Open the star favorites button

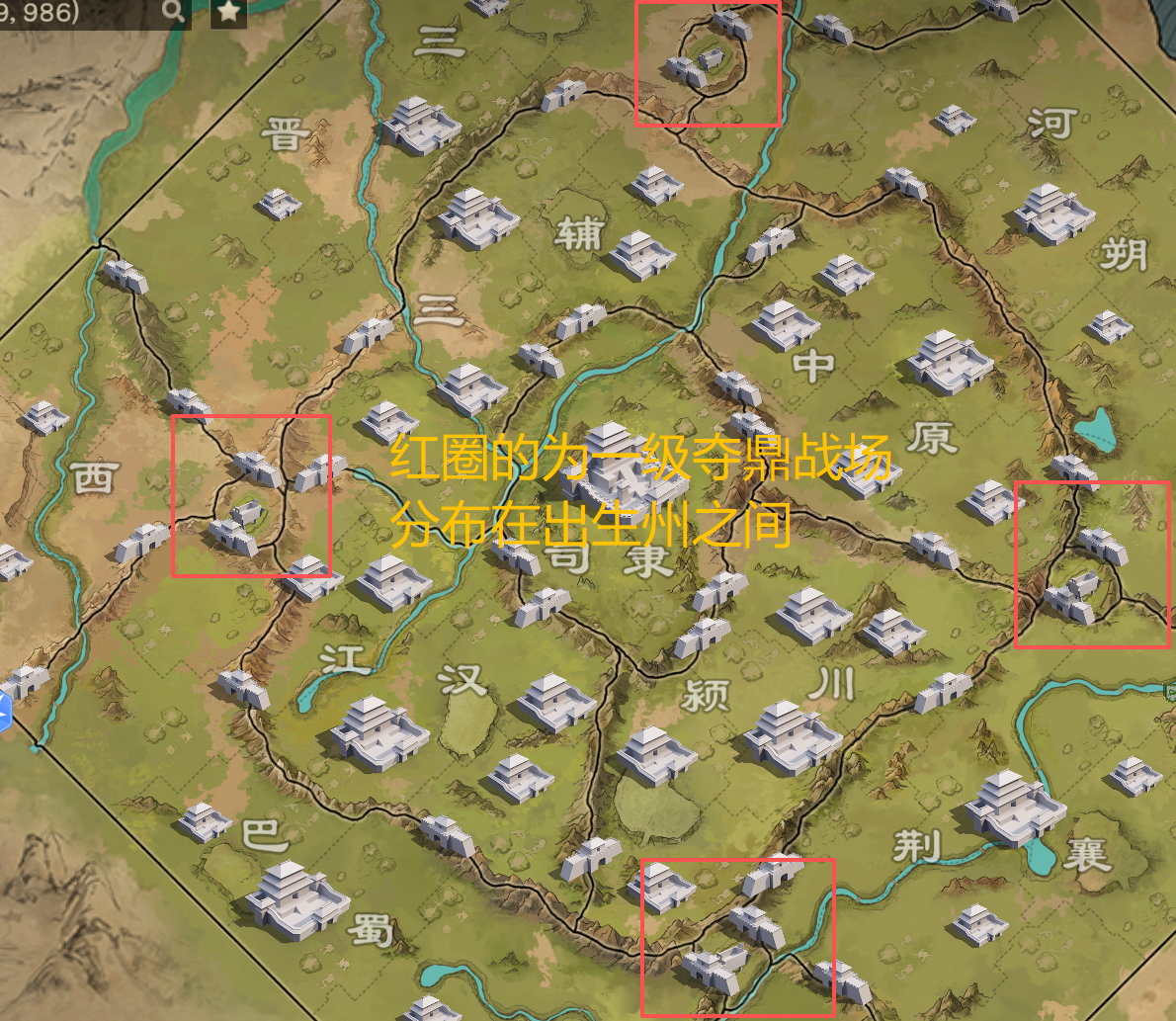coord(229,12)
